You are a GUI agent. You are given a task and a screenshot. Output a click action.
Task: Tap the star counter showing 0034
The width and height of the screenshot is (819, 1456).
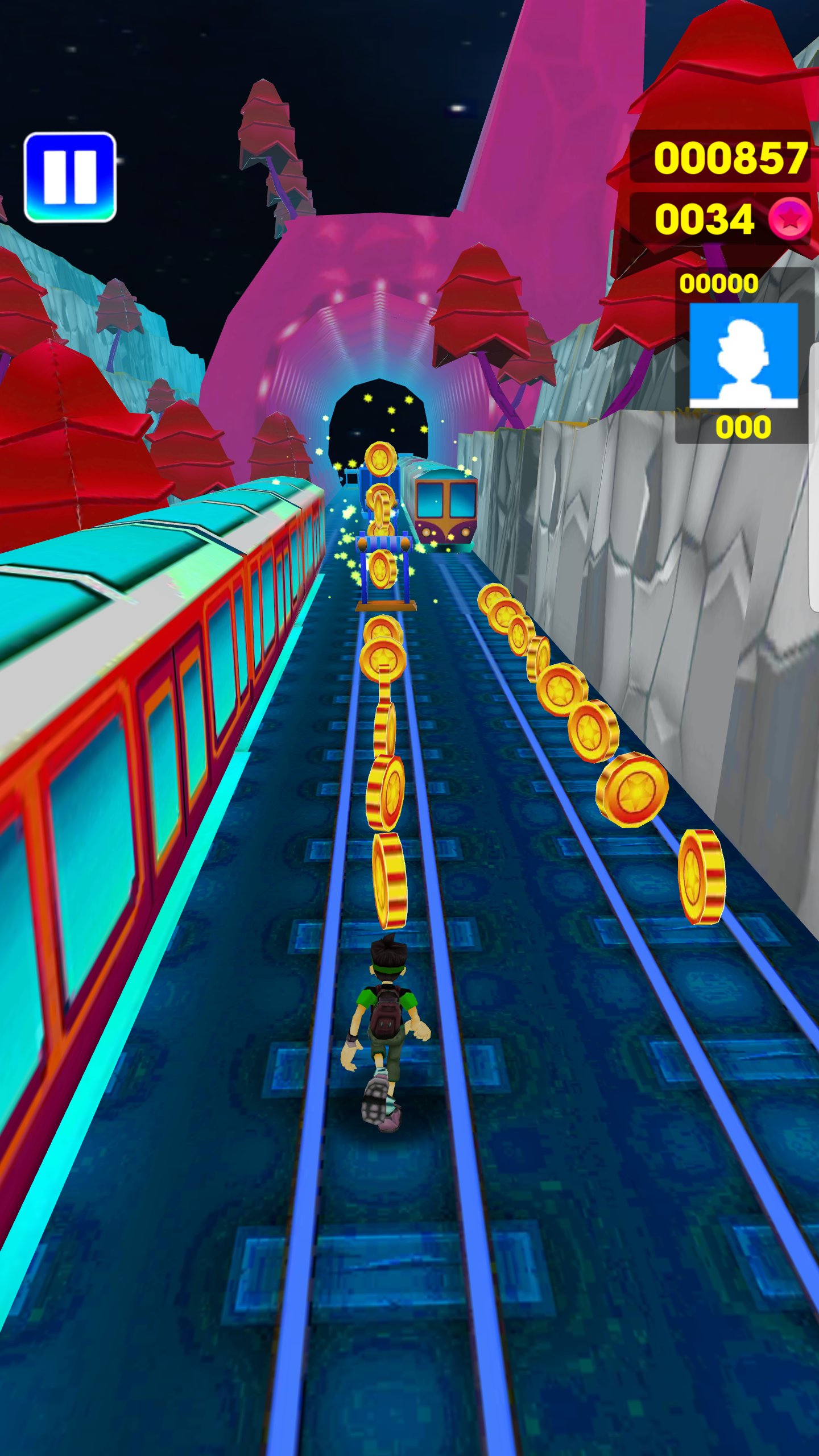click(705, 219)
